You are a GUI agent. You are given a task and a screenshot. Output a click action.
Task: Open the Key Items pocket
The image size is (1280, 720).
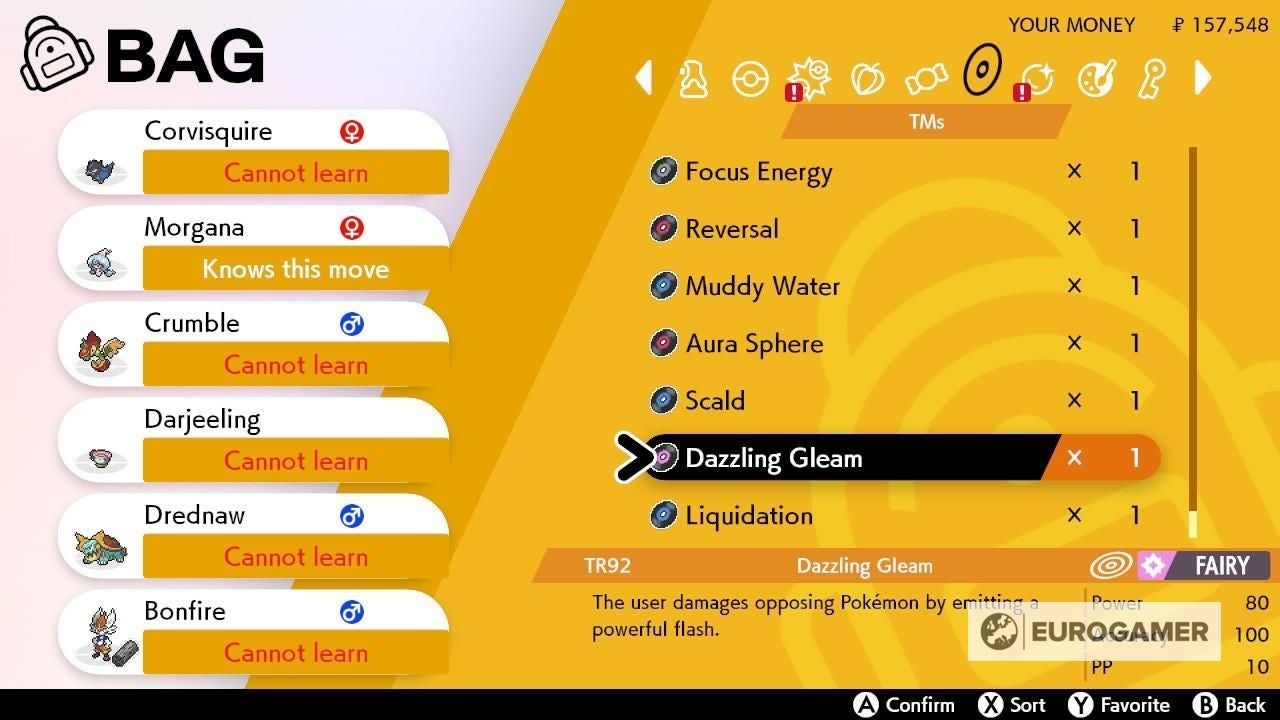1151,78
